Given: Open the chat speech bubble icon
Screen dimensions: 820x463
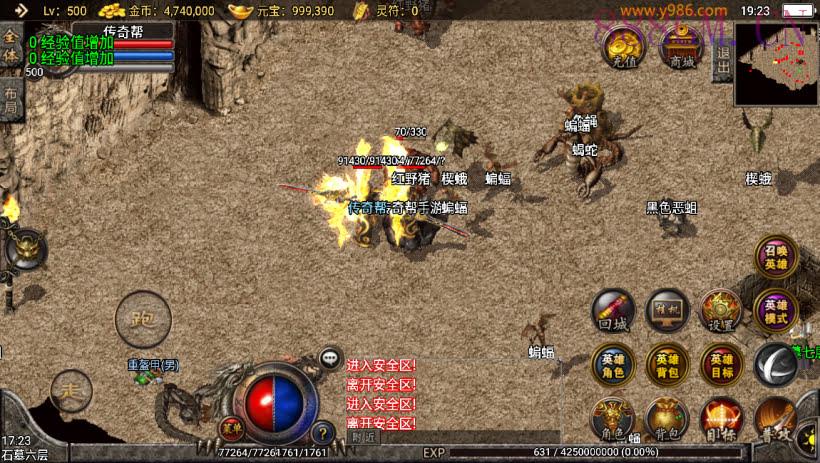Looking at the screenshot, I should (x=330, y=357).
